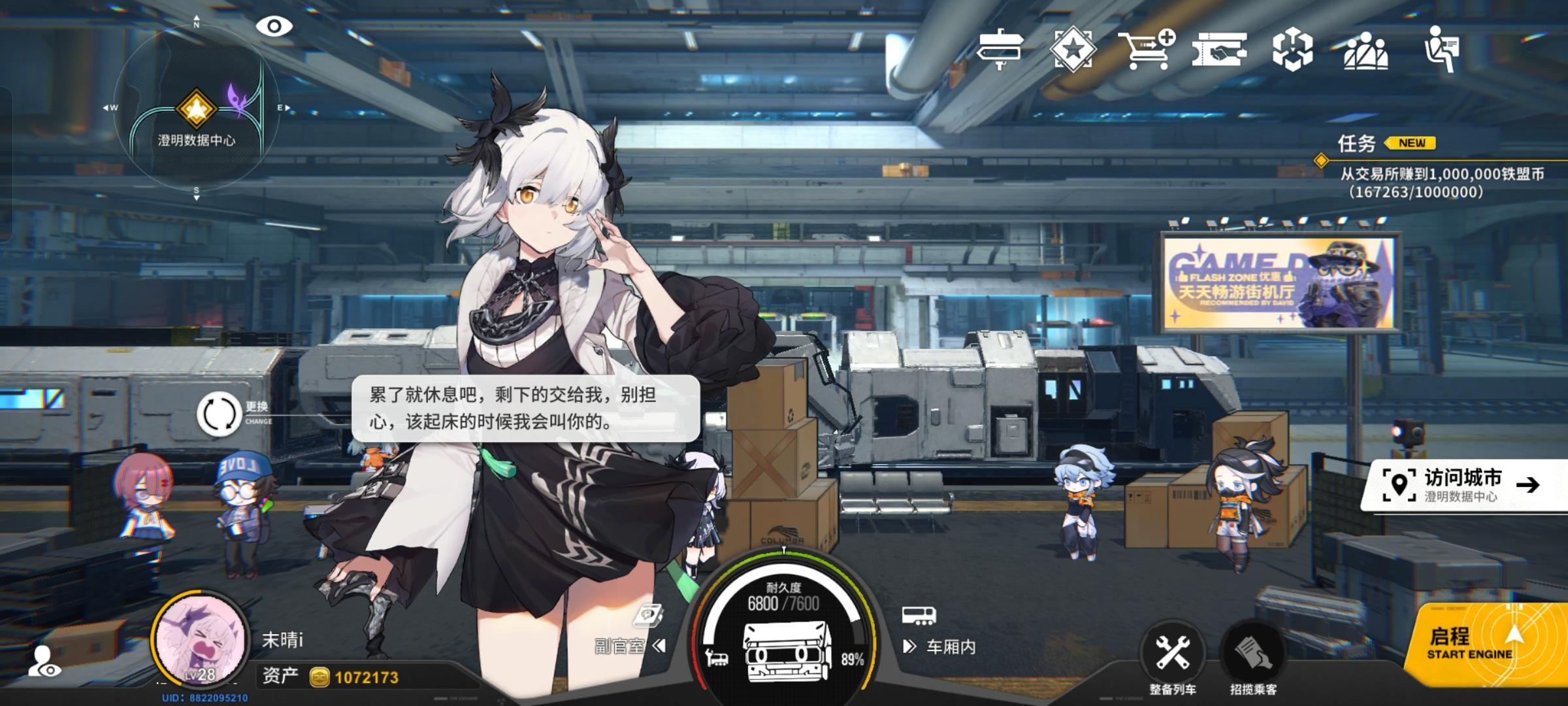Open the ticket trade handshake icon
Image resolution: width=1568 pixels, height=706 pixels.
(1219, 49)
